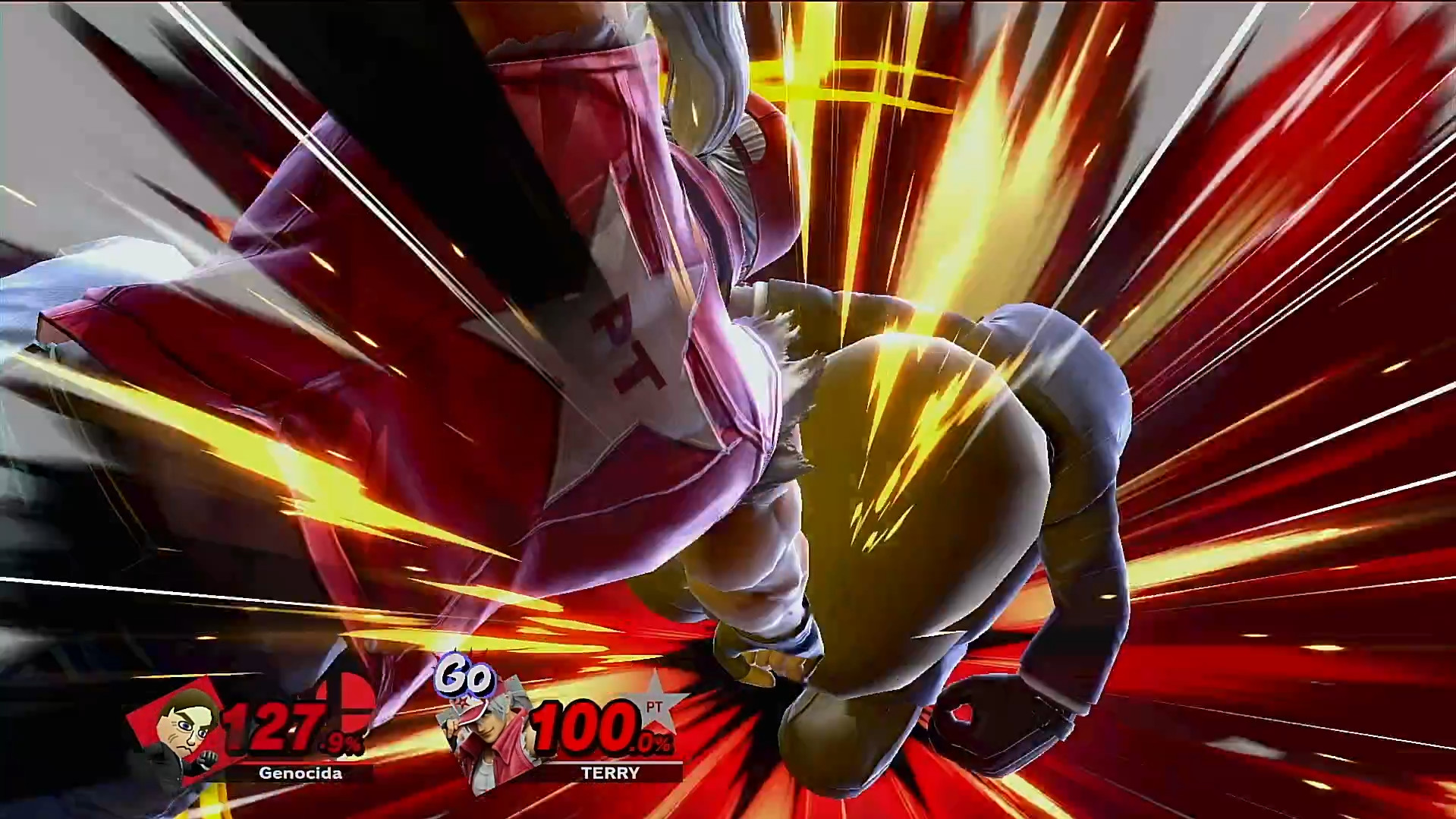Click the star on Terry's cap
1456x819 pixels.
coord(462,702)
